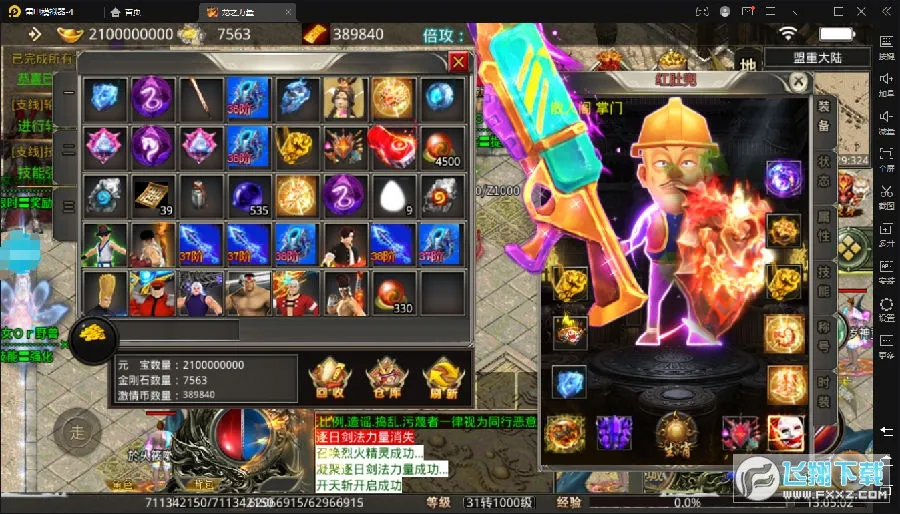Image resolution: width=900 pixels, height=514 pixels.
Task: Close the character equipment panel
Action: (798, 81)
